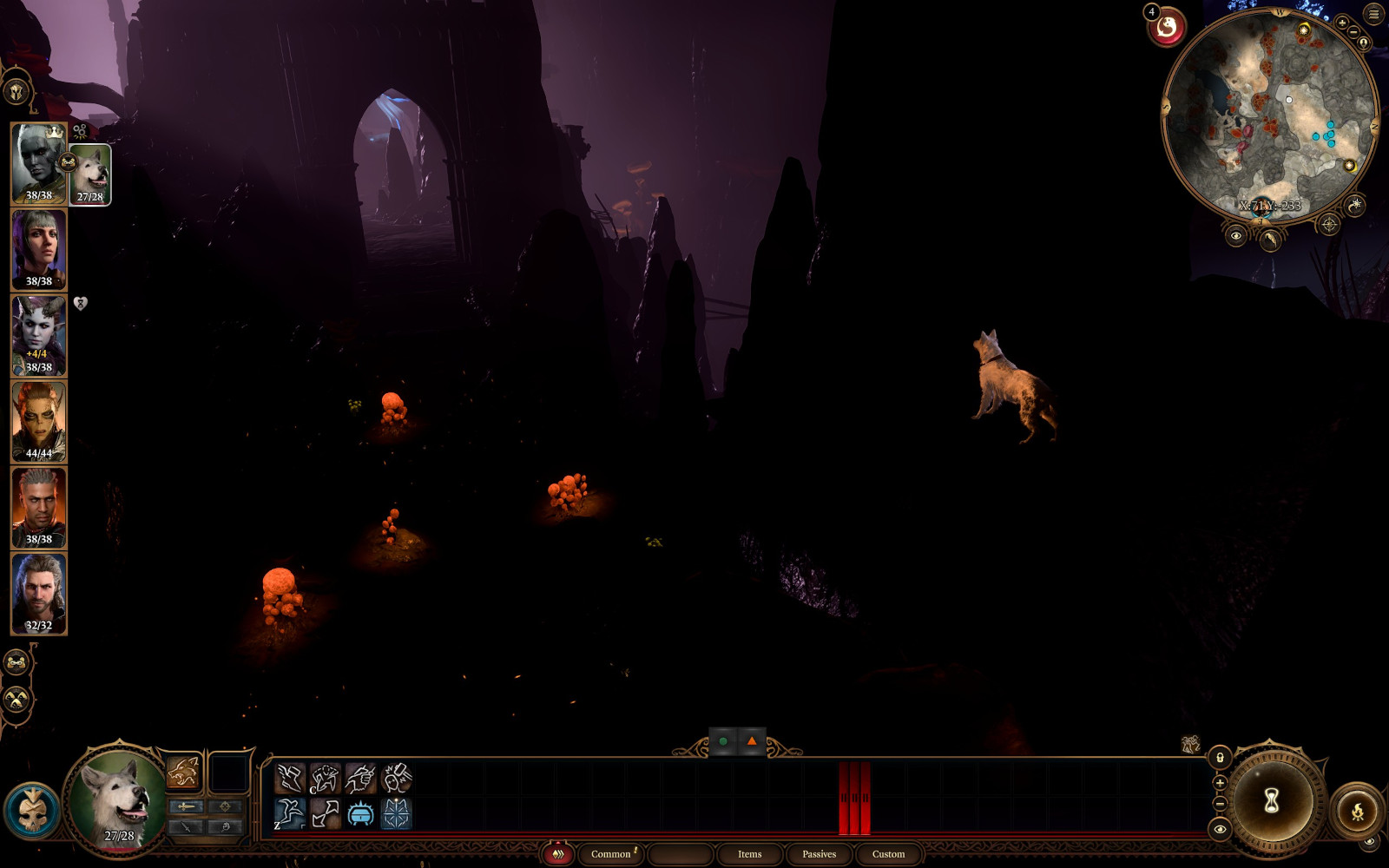Add a hotbar row with the plus button
The width and height of the screenshot is (1389, 868).
pyautogui.click(x=1220, y=783)
